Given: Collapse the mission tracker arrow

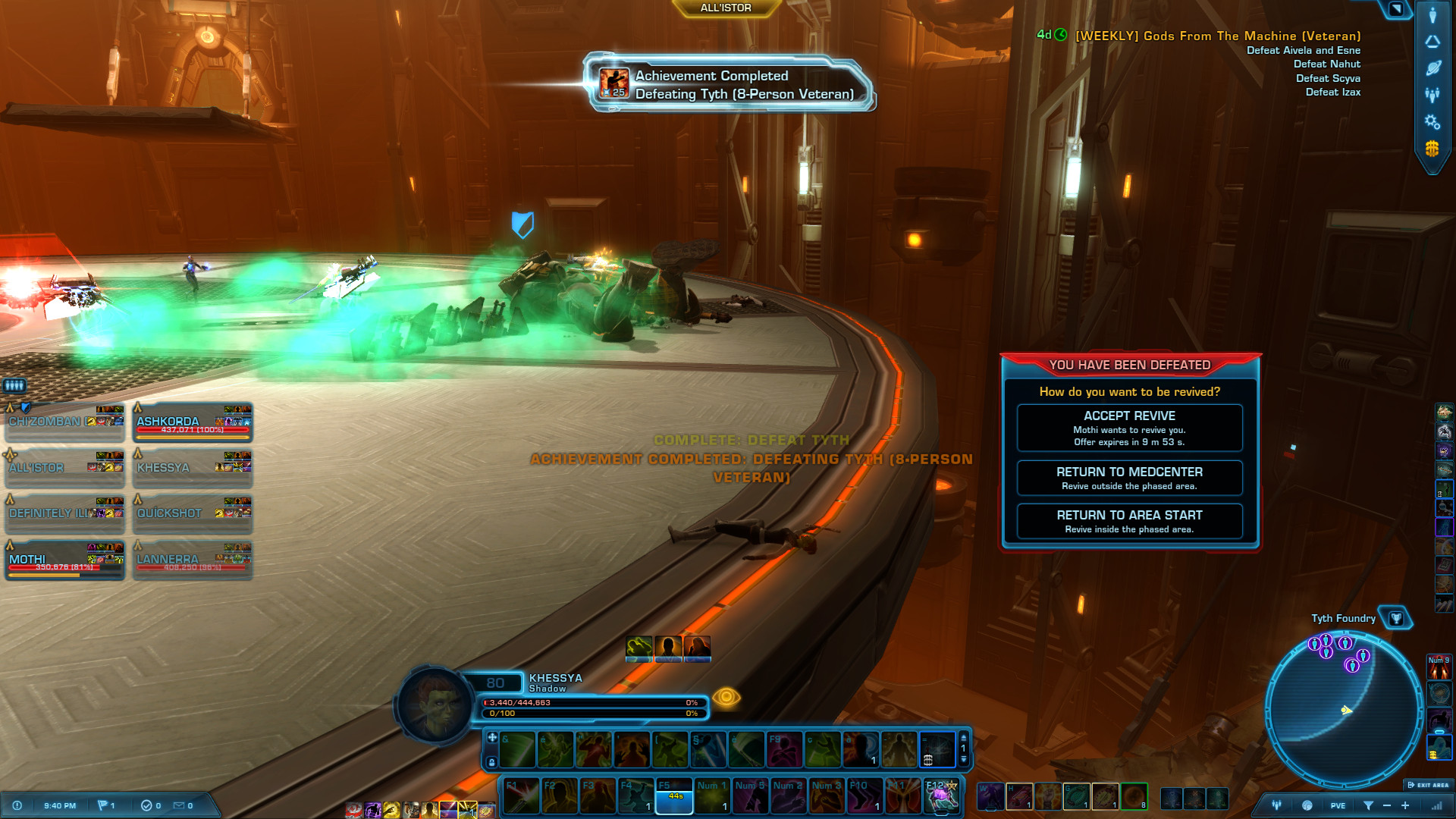Looking at the screenshot, I should click(x=1396, y=8).
